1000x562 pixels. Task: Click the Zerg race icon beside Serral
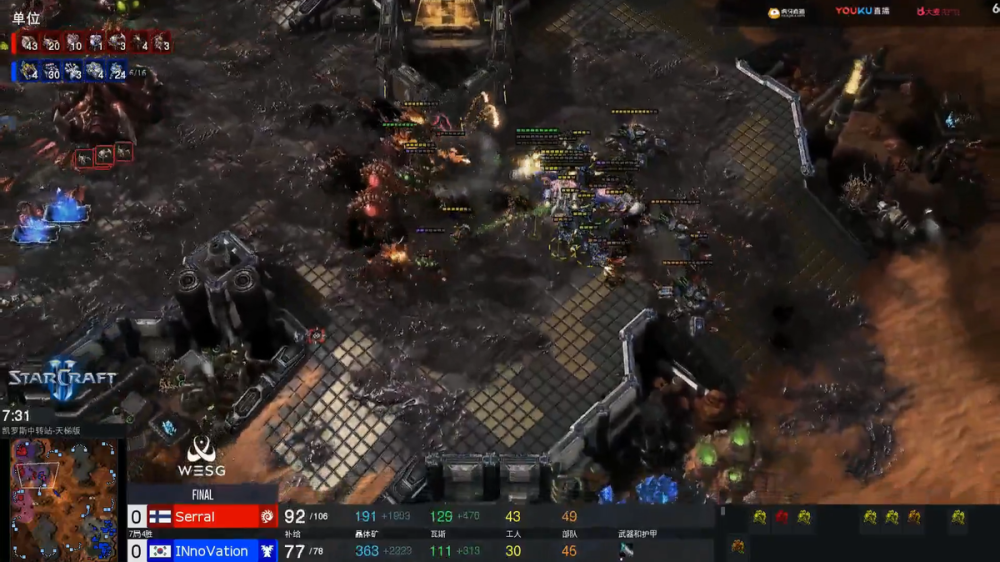click(267, 517)
